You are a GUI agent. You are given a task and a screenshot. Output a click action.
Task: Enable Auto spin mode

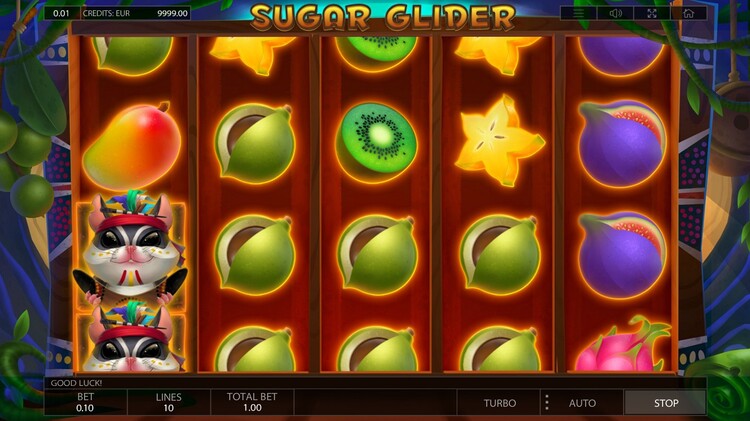[582, 403]
